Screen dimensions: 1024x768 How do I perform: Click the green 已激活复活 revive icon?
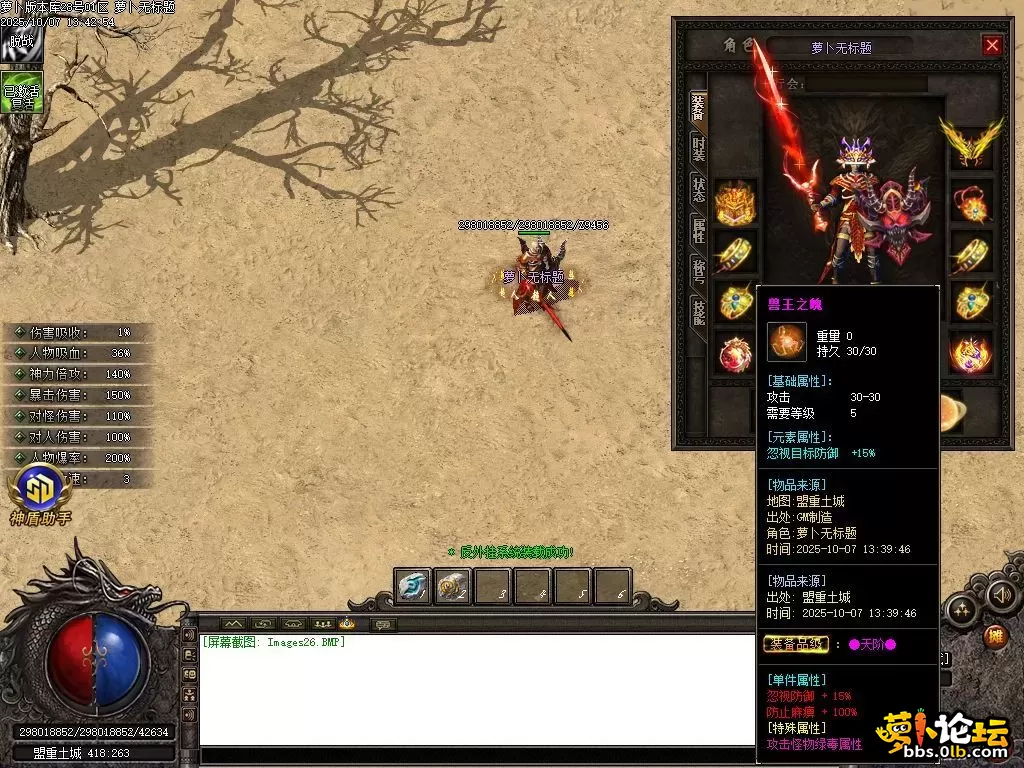[x=21, y=92]
